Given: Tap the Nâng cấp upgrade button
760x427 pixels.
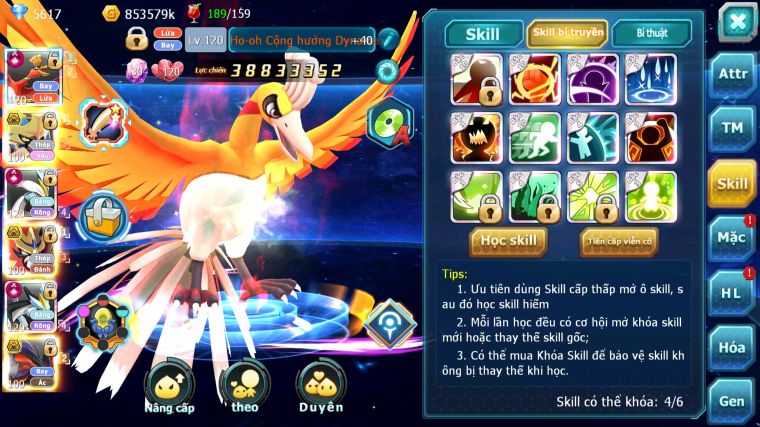Looking at the screenshot, I should [168, 387].
